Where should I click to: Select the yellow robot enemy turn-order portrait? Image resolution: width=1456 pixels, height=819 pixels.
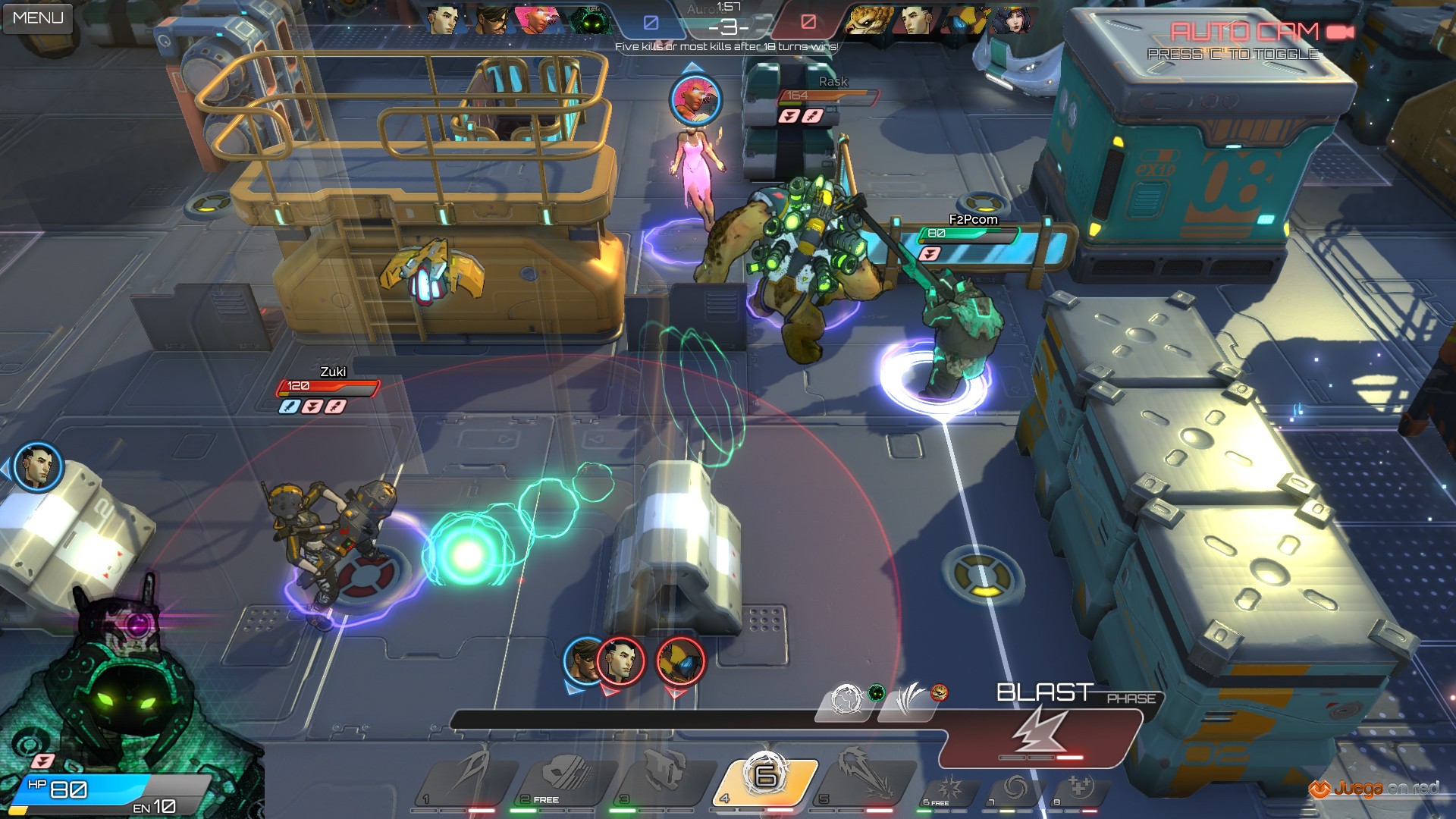679,661
